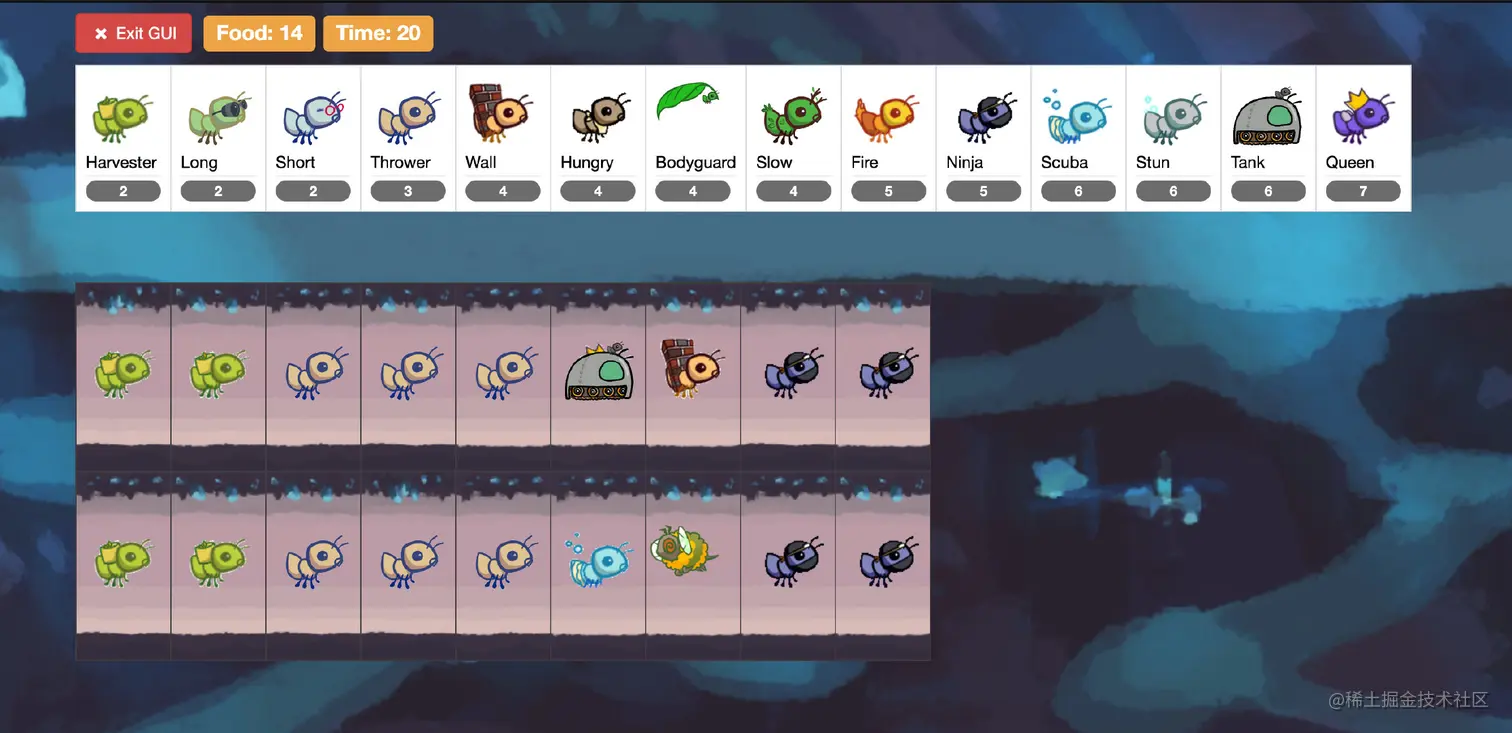
Task: Select the Queen ant card
Action: pos(1363,138)
